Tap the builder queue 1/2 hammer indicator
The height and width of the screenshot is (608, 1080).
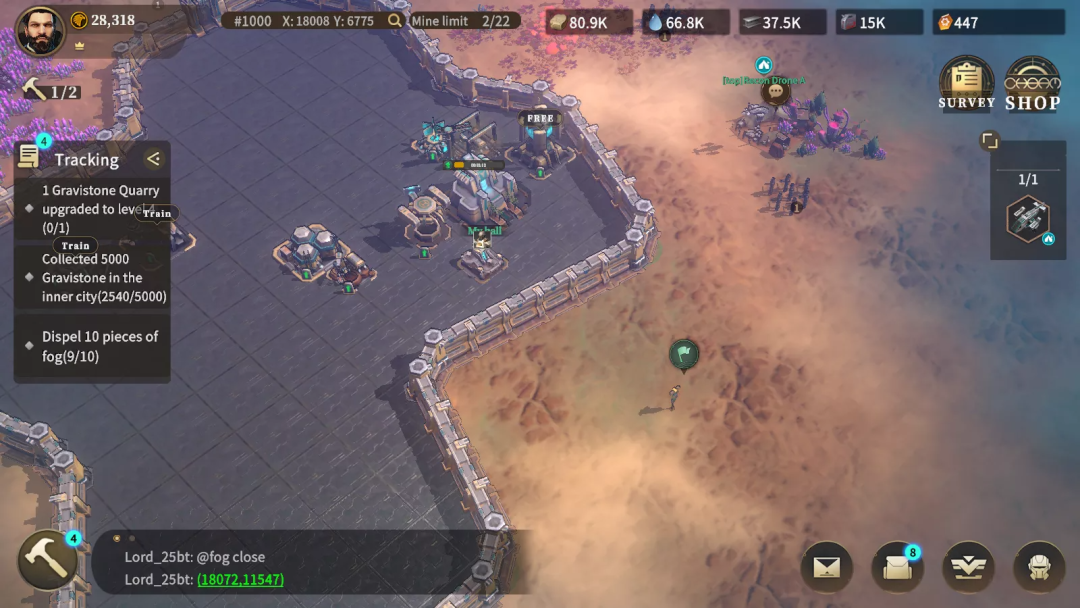50,92
